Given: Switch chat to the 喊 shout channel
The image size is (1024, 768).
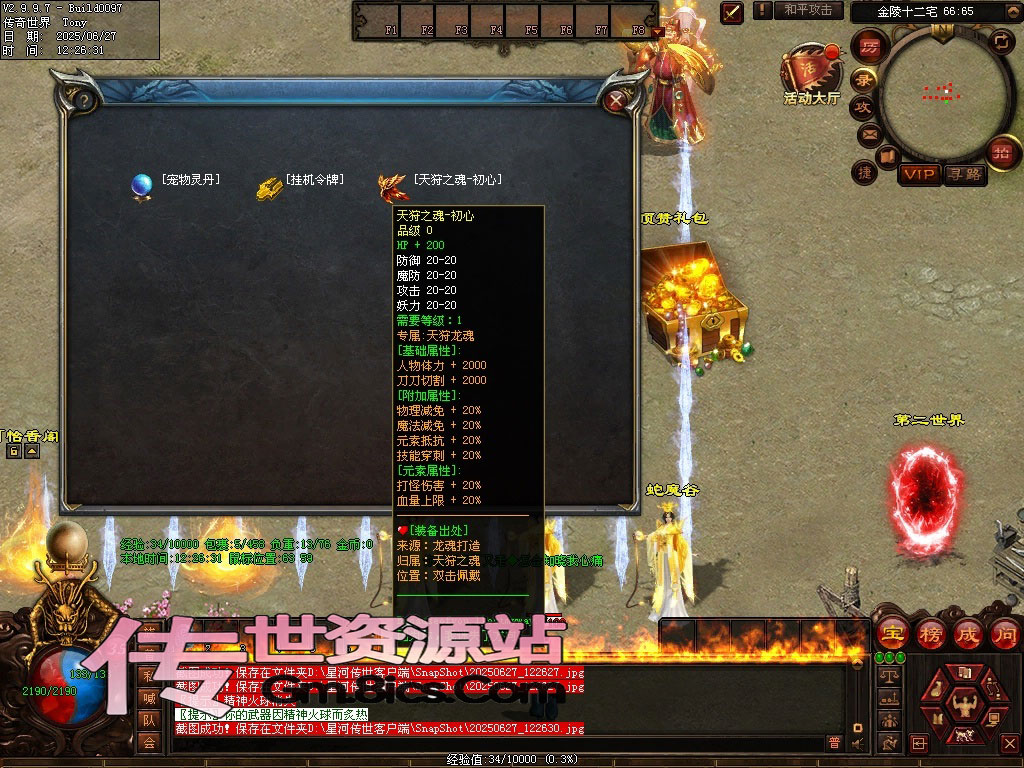Looking at the screenshot, I should [148, 698].
